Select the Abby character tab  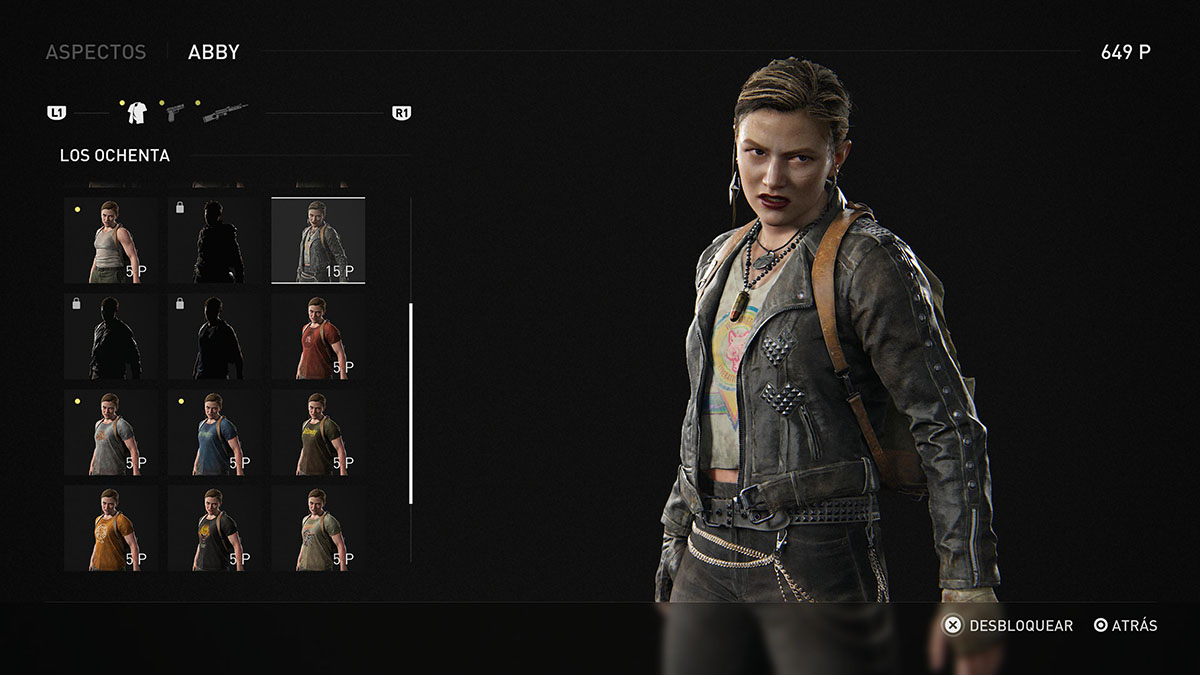(213, 52)
